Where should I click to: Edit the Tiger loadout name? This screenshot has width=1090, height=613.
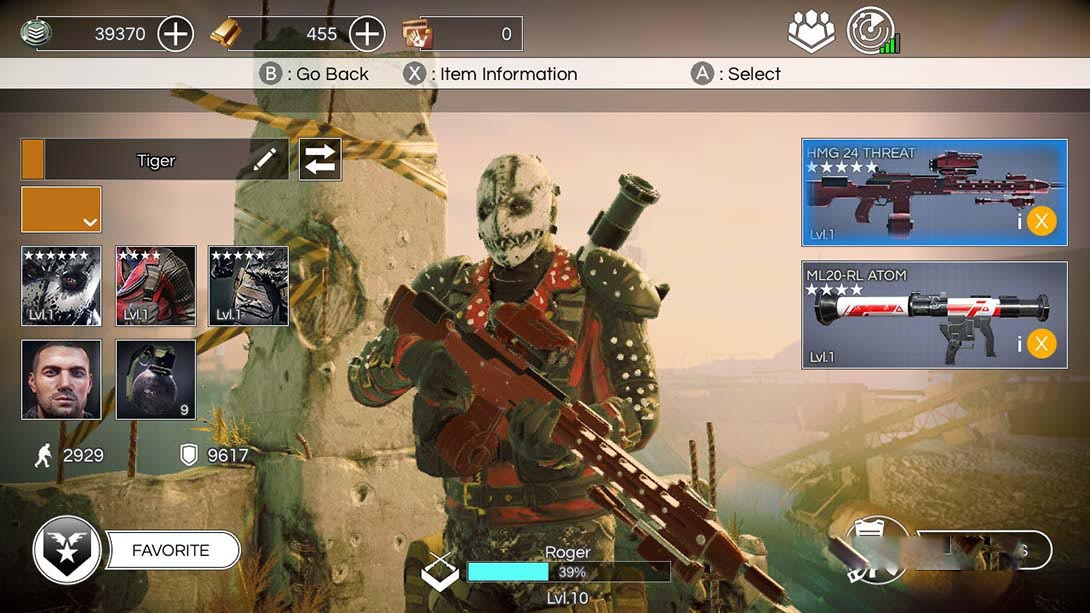click(265, 160)
